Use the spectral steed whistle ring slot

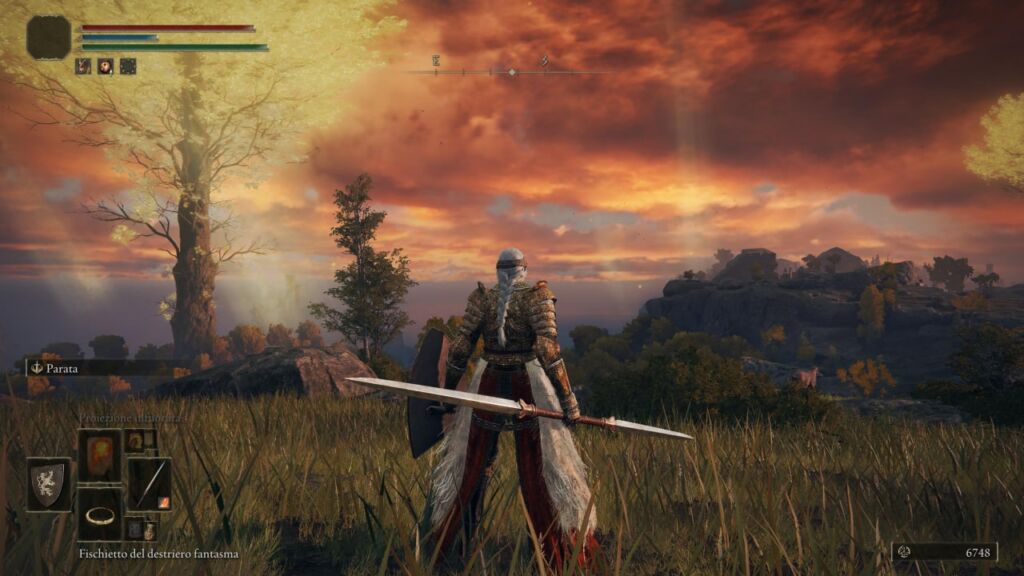tap(99, 514)
